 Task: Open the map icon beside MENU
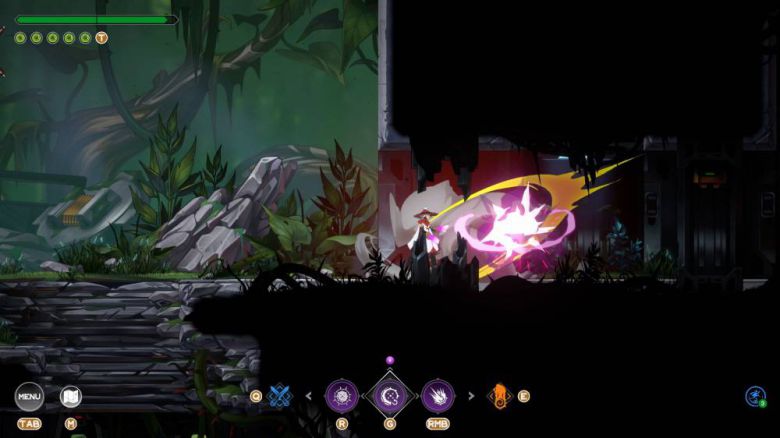[x=70, y=397]
